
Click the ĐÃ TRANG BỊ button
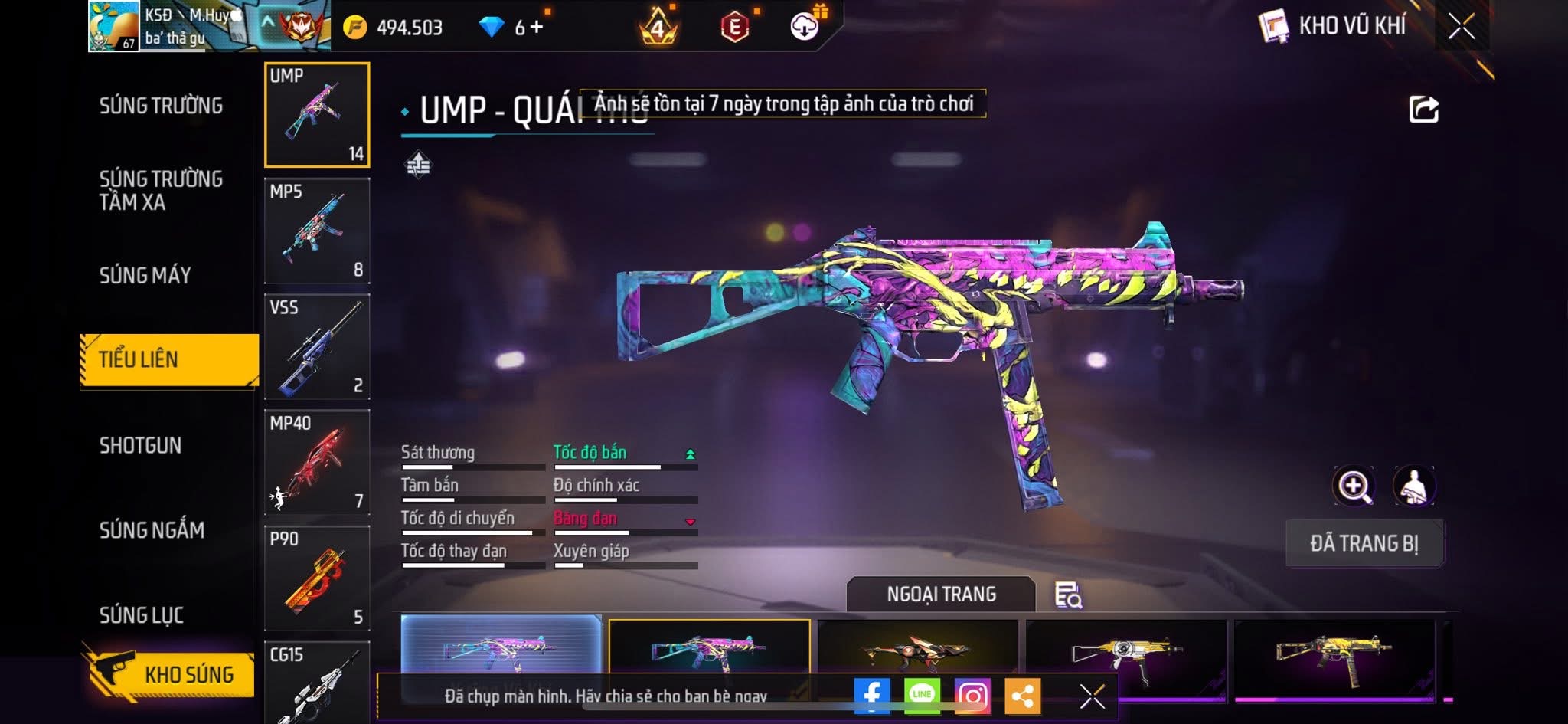(x=1364, y=543)
